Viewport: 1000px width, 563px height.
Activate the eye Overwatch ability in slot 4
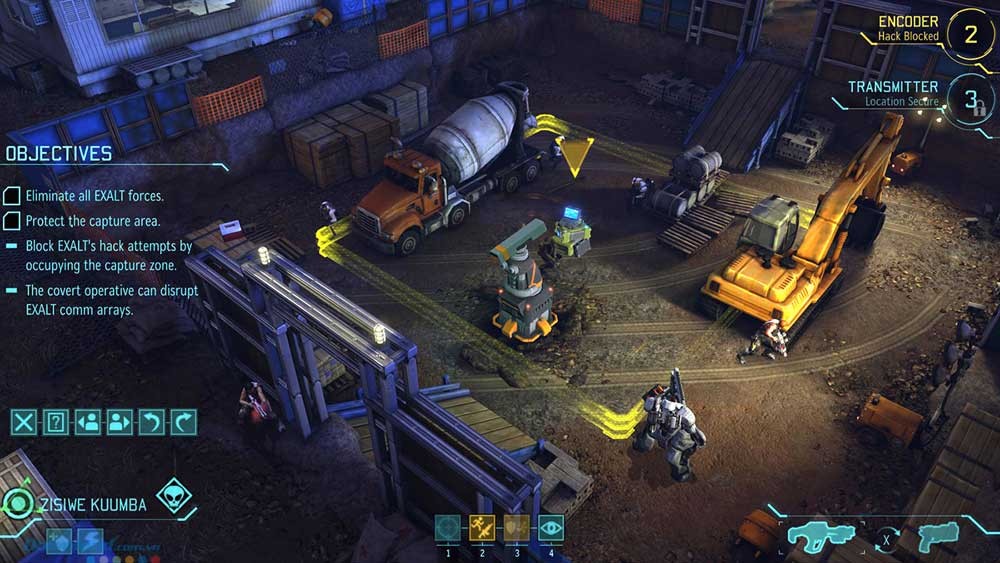pos(551,528)
